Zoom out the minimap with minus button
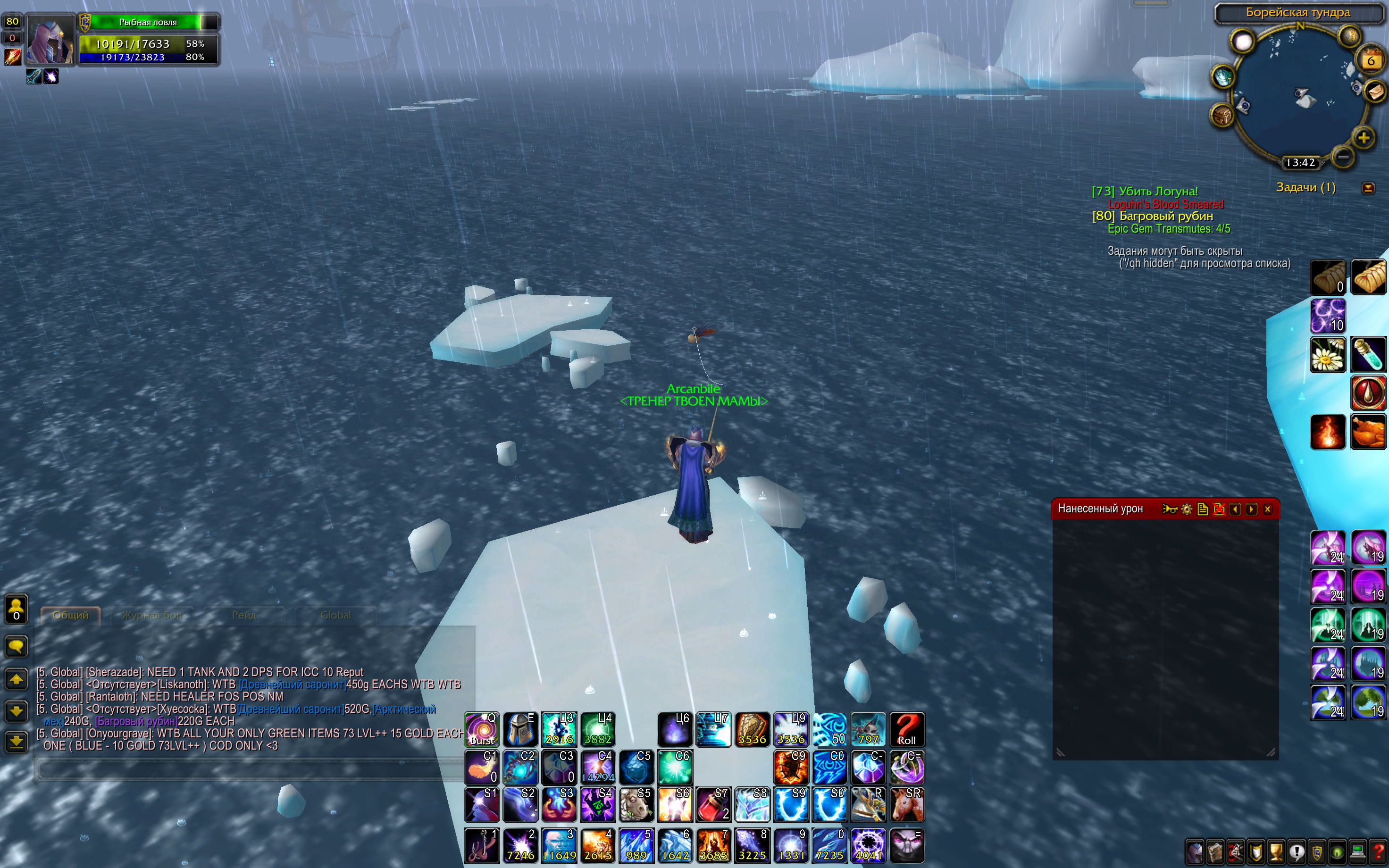Viewport: 1389px width, 868px height. click(1342, 157)
